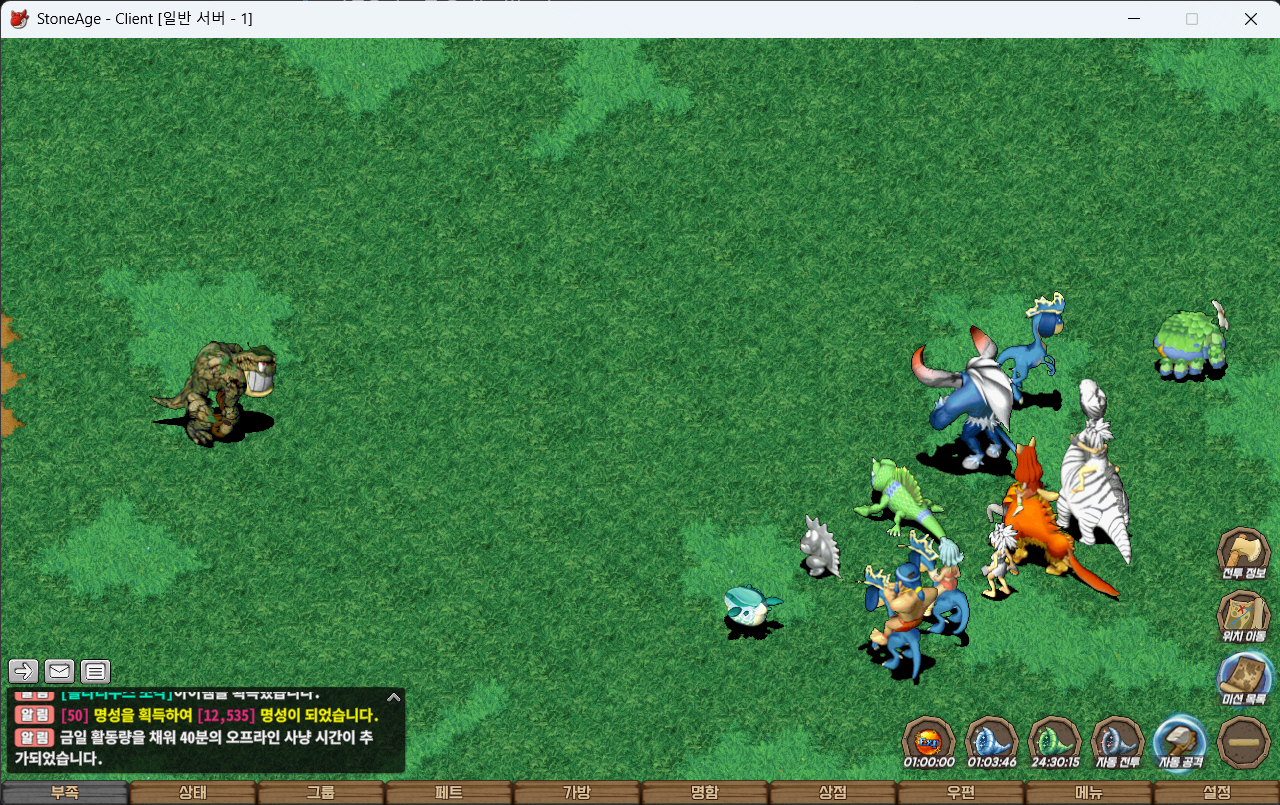Image resolution: width=1280 pixels, height=805 pixels.
Task: Click the Exp boost orb icon
Action: tap(929, 741)
